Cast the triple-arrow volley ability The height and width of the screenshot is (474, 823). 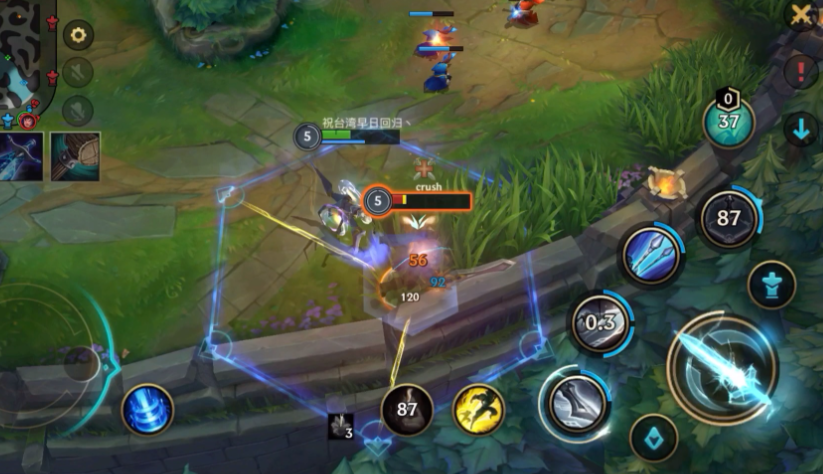[x=651, y=256]
